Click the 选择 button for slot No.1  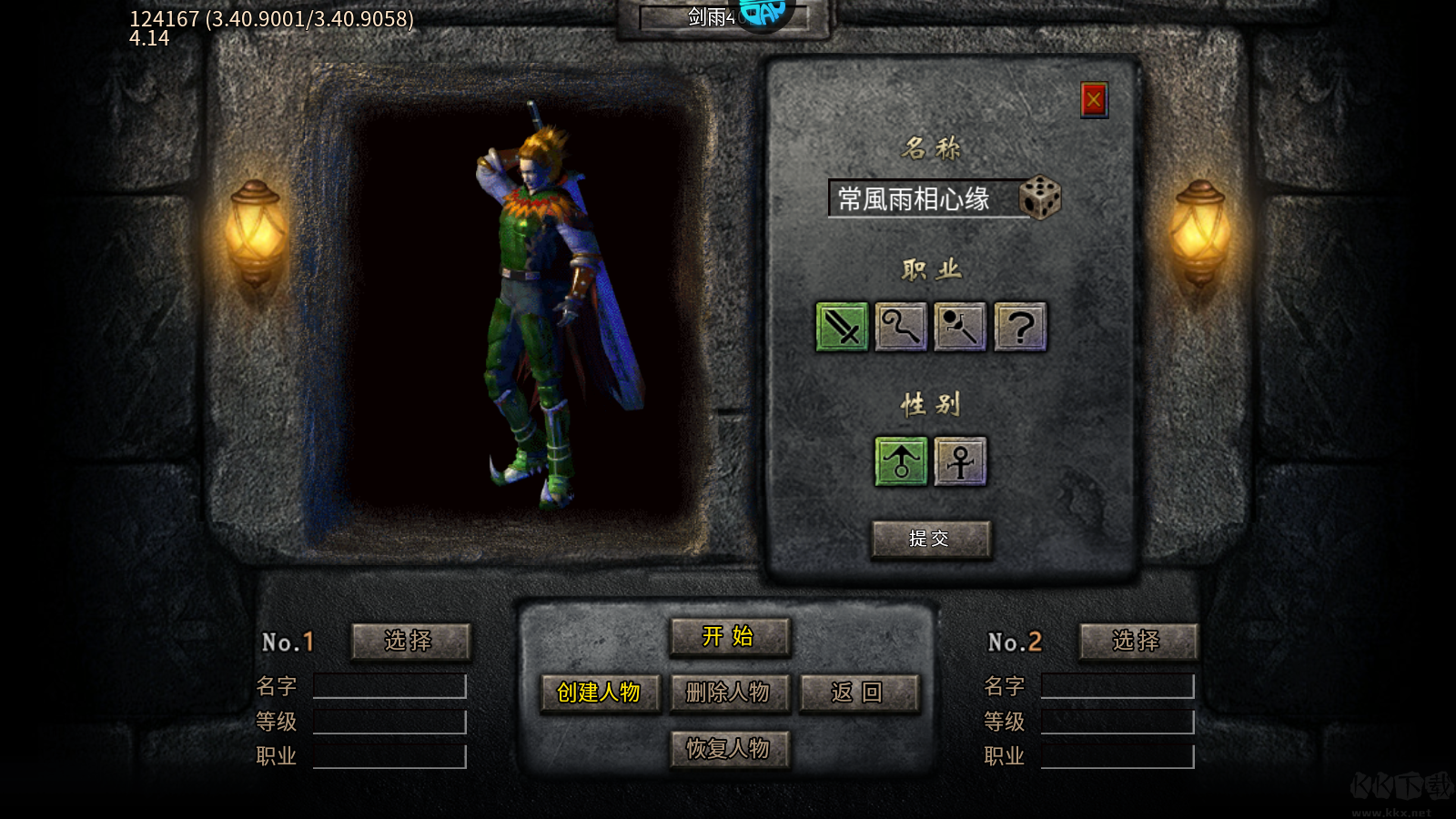tap(411, 641)
